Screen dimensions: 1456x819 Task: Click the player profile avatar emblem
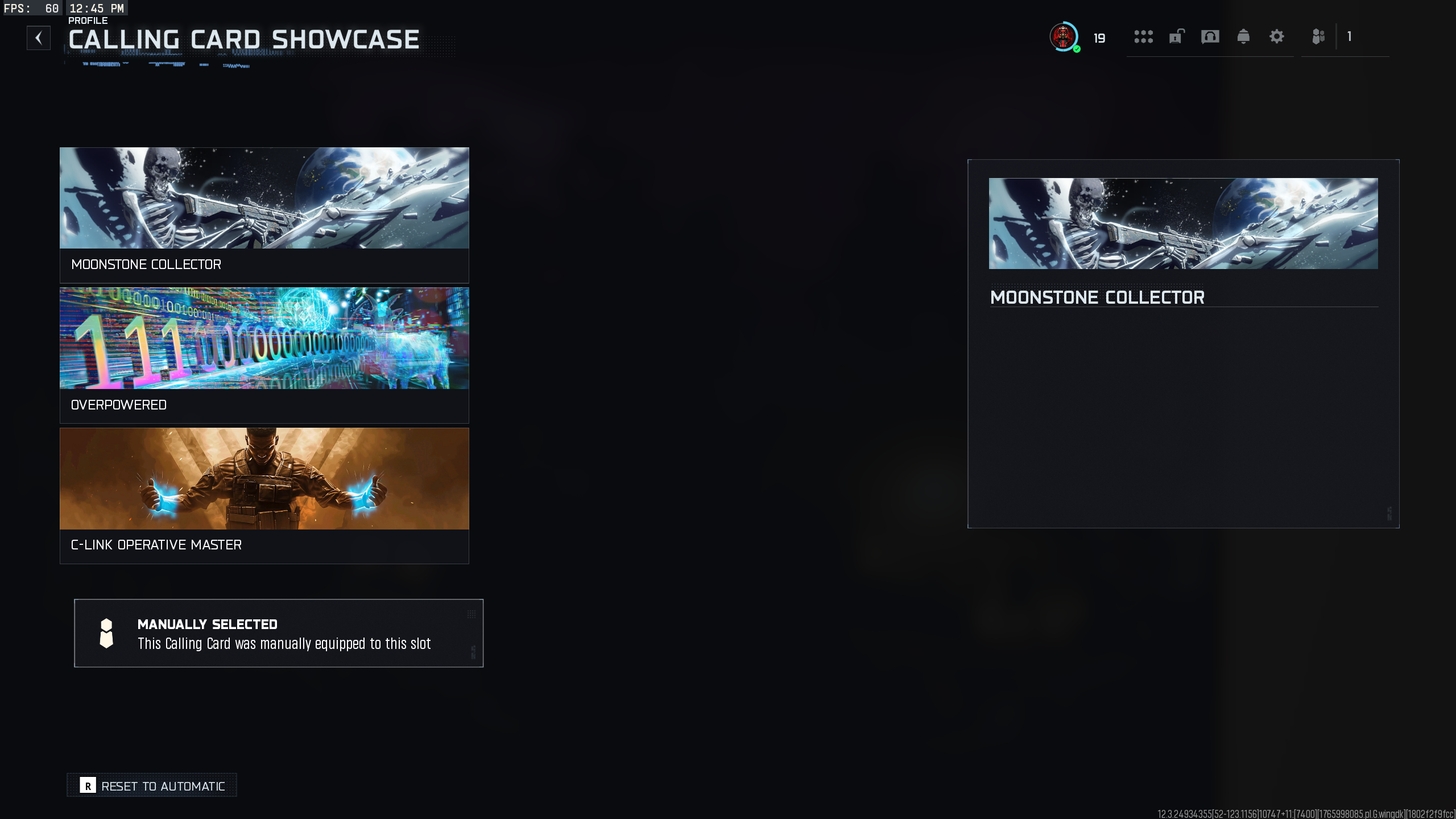click(1064, 38)
